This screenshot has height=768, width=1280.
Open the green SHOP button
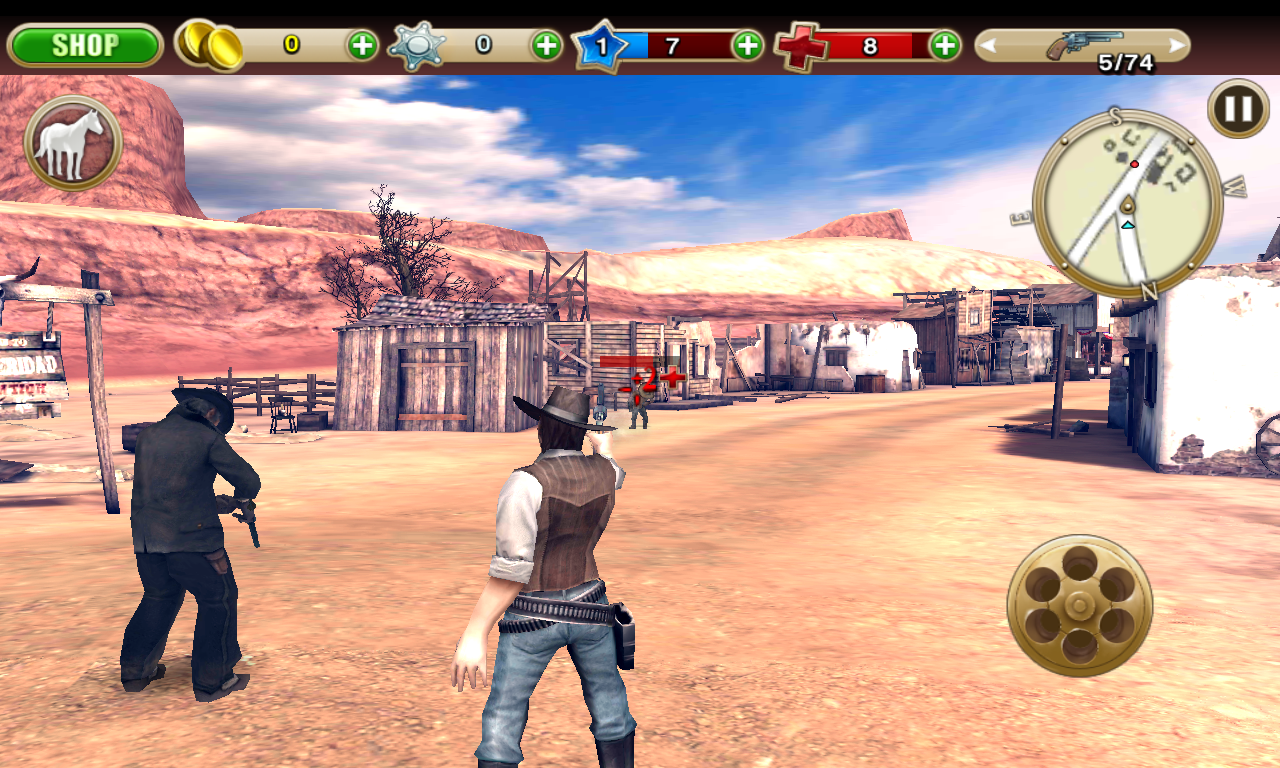[85, 45]
